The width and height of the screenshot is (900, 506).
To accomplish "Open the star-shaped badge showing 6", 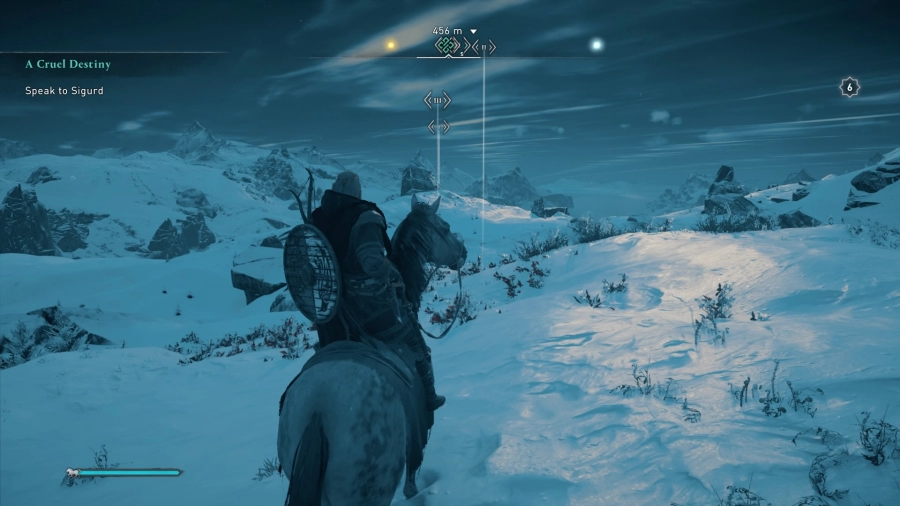I will [849, 87].
